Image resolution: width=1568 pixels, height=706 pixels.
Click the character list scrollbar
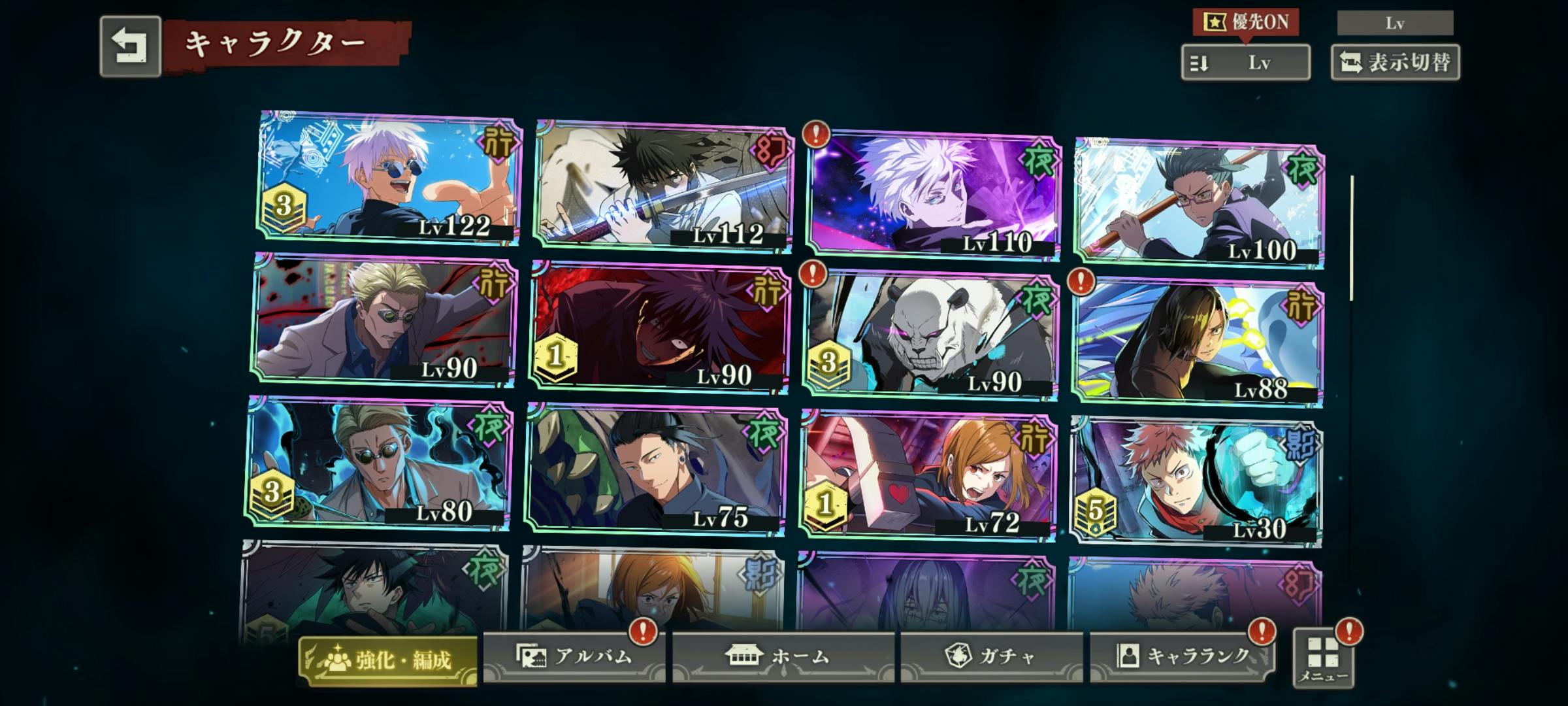(1351, 239)
